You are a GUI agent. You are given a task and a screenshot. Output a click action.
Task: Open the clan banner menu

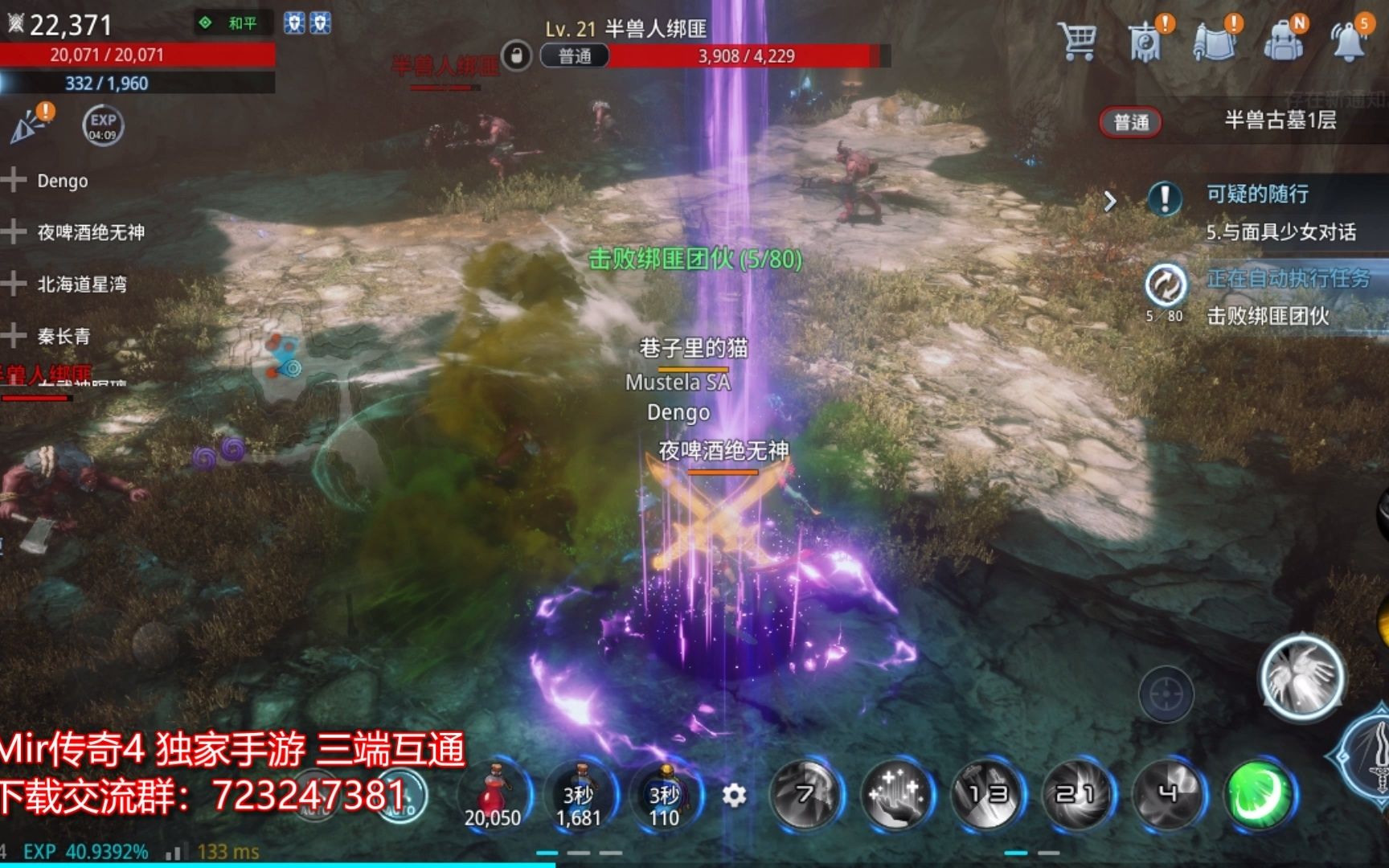1146,40
